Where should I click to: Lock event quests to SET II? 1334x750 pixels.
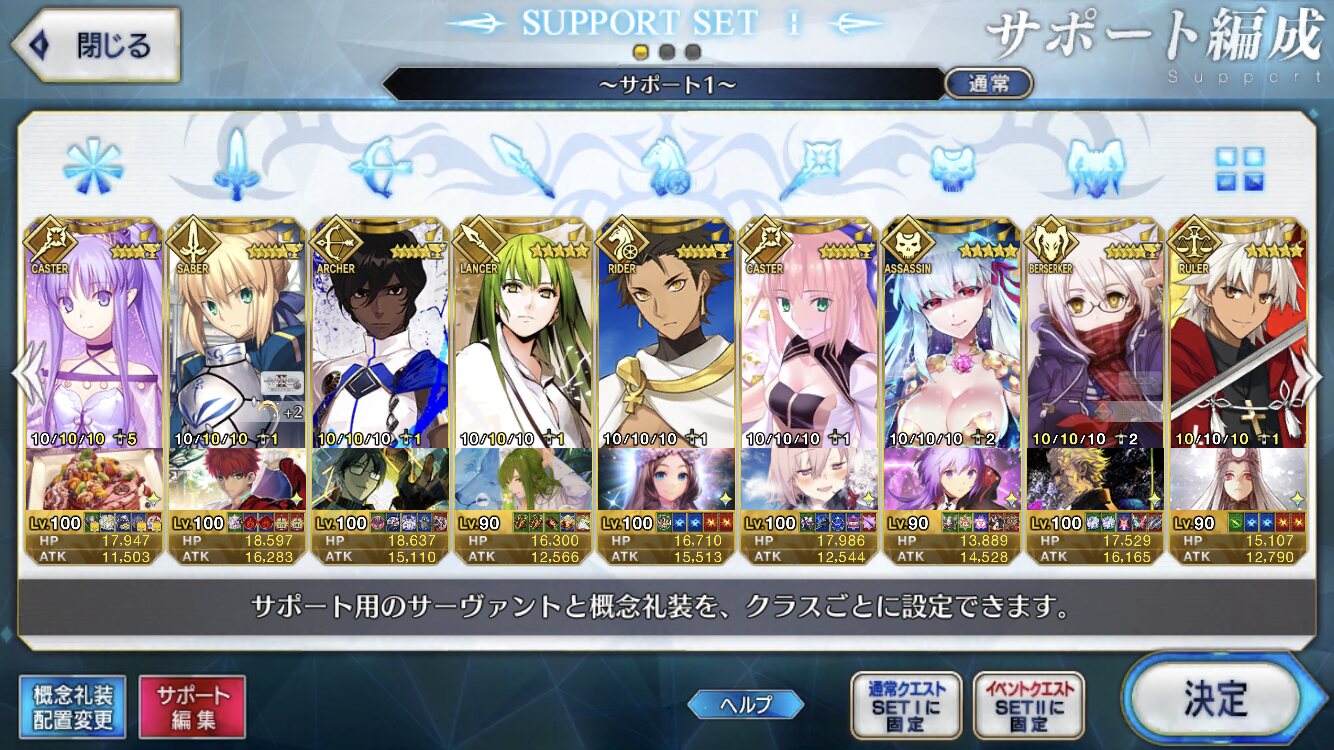(1028, 704)
